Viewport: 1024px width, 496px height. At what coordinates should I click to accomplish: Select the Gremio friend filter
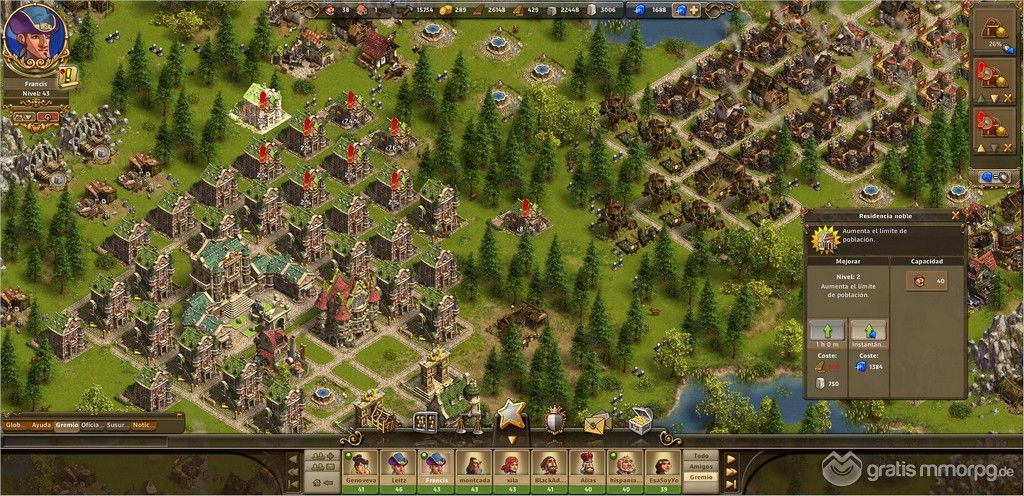[x=700, y=477]
